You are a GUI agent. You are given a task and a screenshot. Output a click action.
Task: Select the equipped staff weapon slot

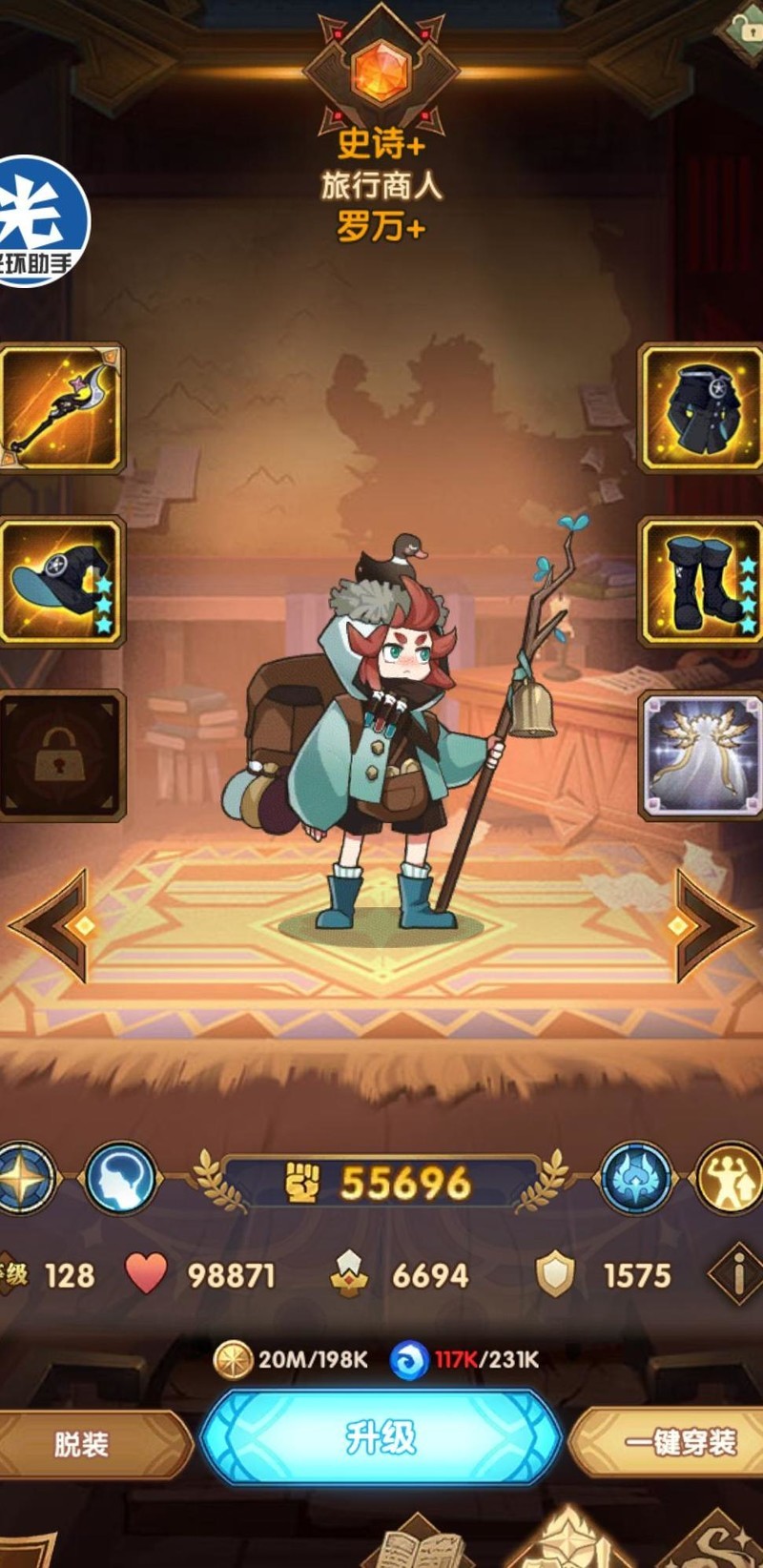coord(62,408)
